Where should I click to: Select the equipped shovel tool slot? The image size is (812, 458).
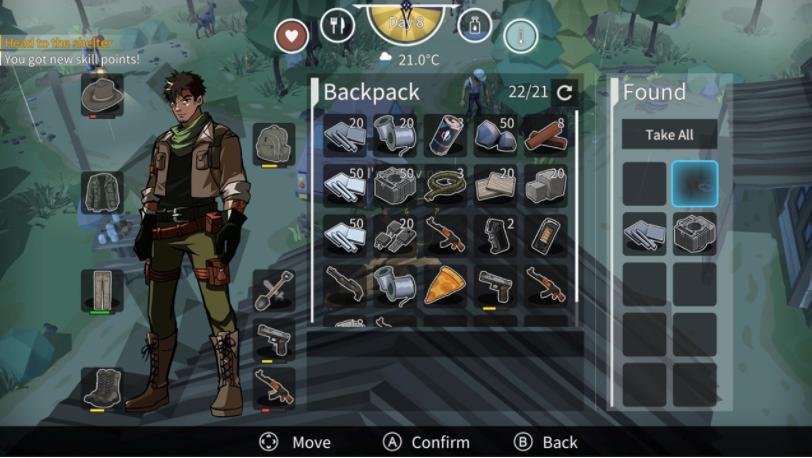click(x=273, y=290)
